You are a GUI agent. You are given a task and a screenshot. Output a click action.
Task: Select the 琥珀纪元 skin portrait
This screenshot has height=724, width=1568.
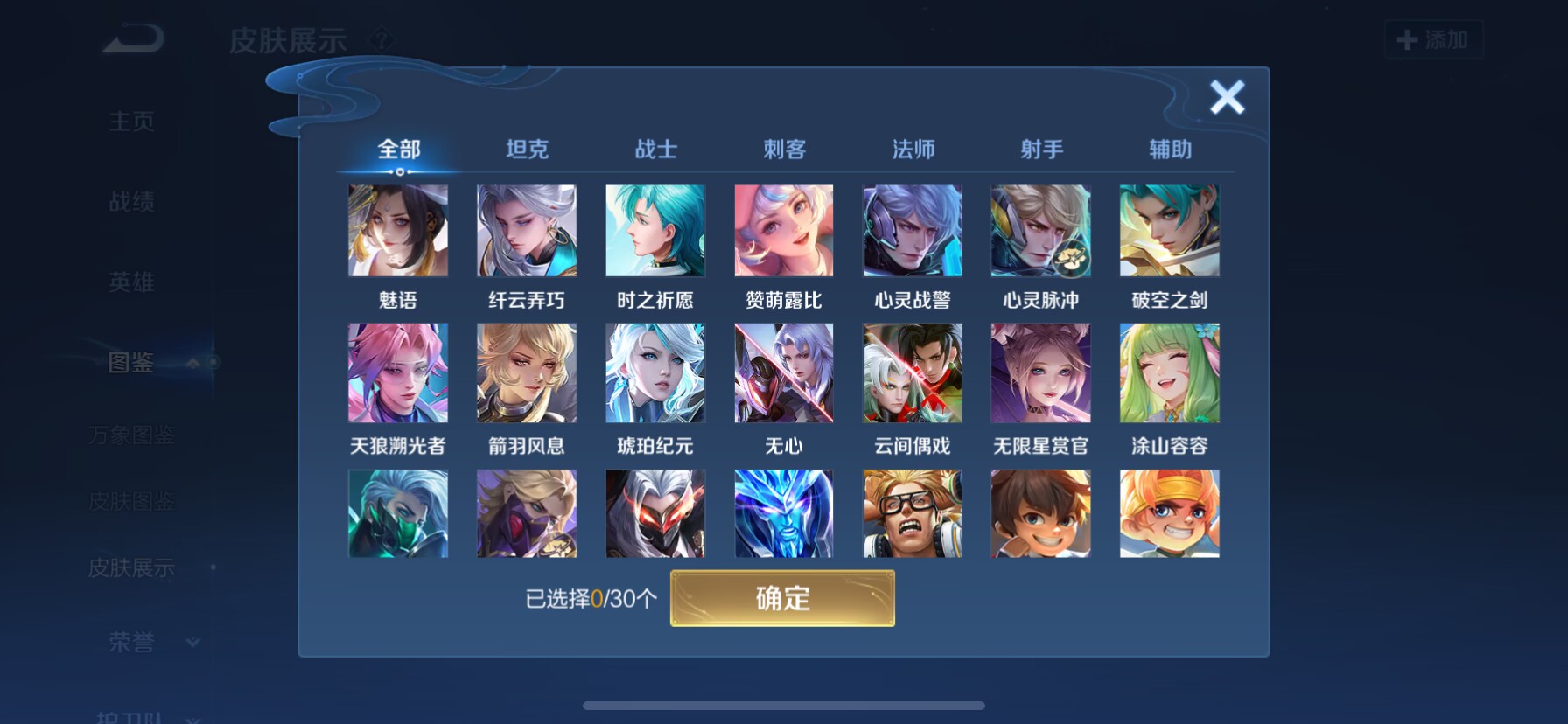[x=654, y=373]
